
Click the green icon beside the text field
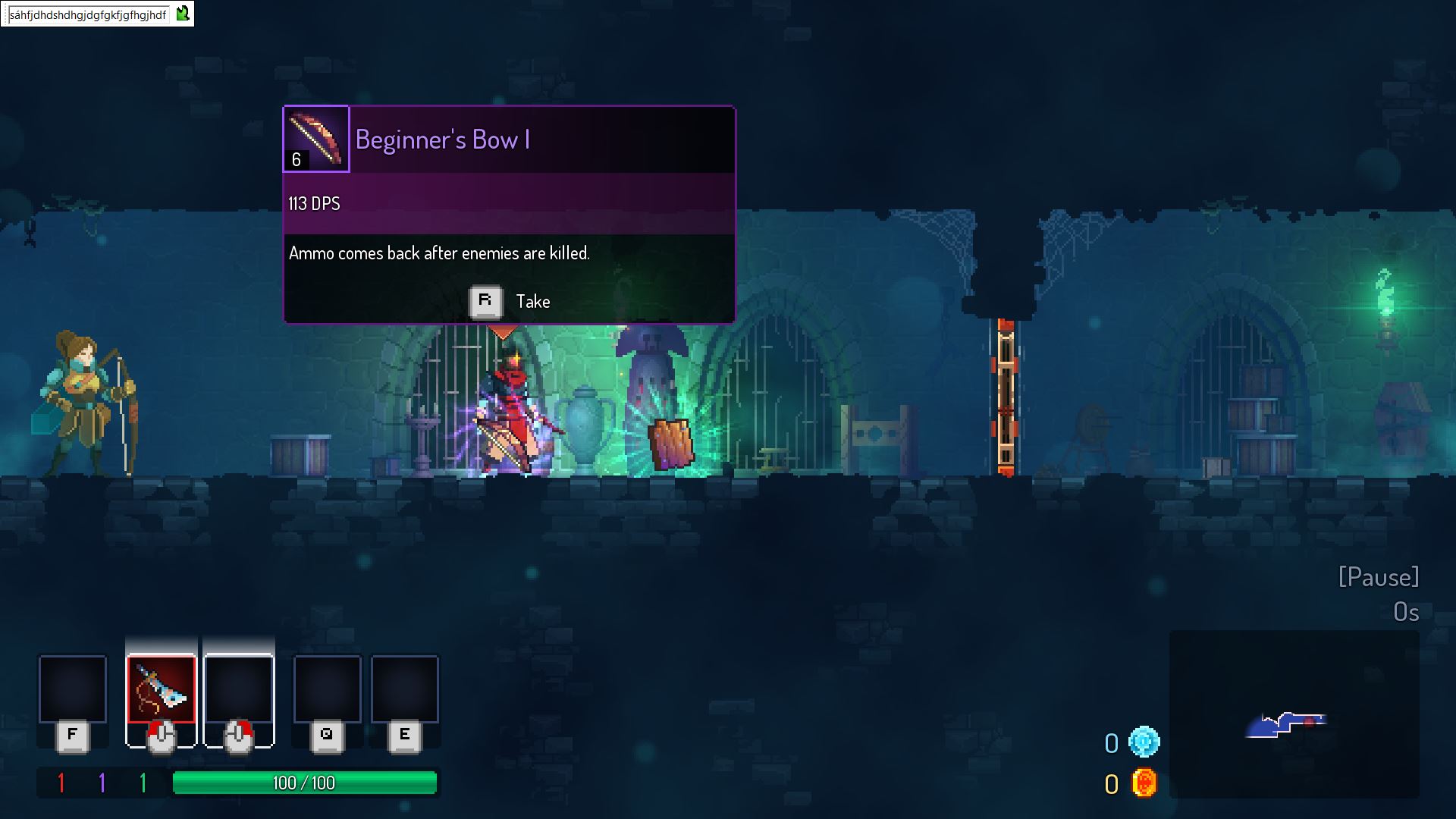(x=183, y=14)
